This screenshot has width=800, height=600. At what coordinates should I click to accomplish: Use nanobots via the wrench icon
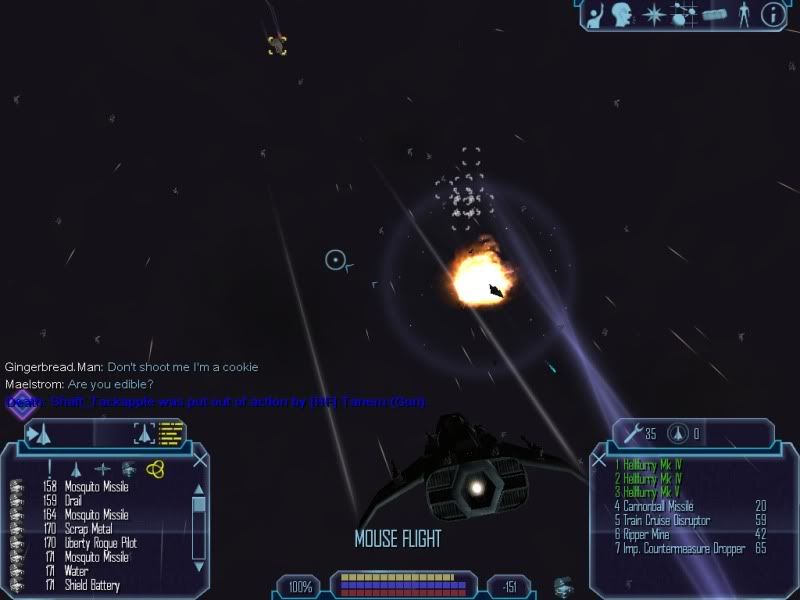[632, 433]
